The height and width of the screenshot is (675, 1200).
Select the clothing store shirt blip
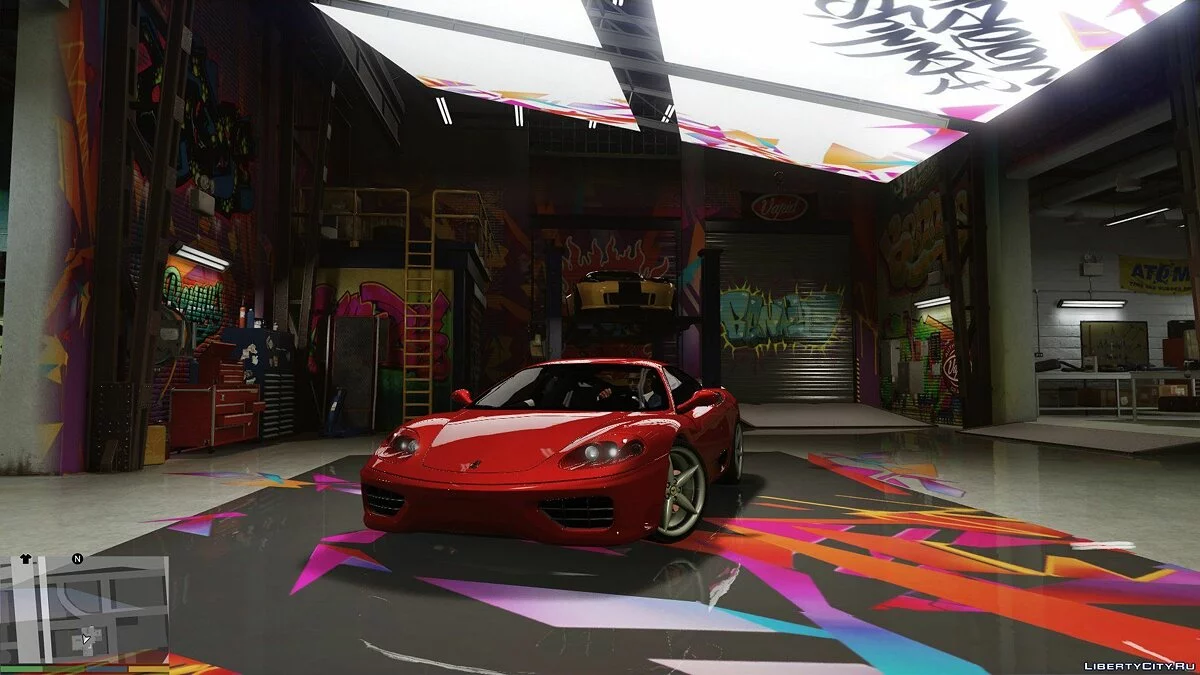tap(26, 559)
